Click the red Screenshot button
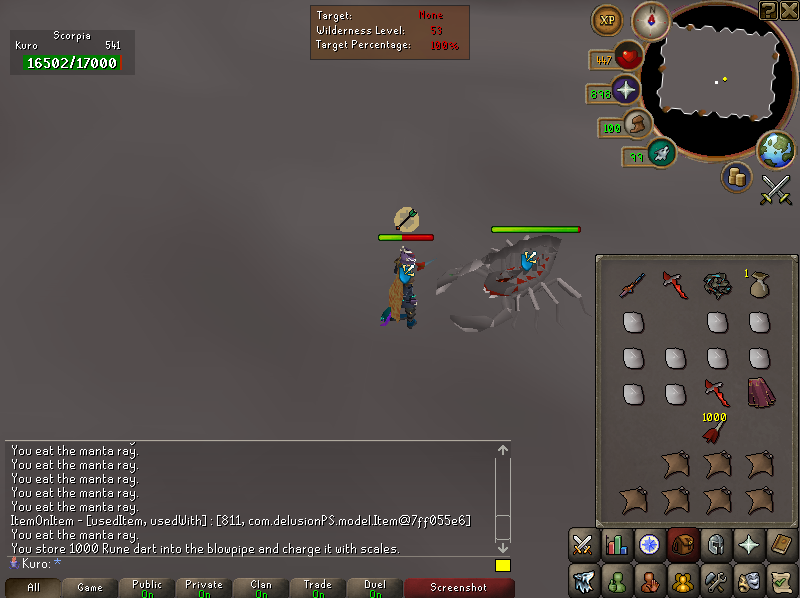Viewport: 800px width, 598px height. coord(458,588)
